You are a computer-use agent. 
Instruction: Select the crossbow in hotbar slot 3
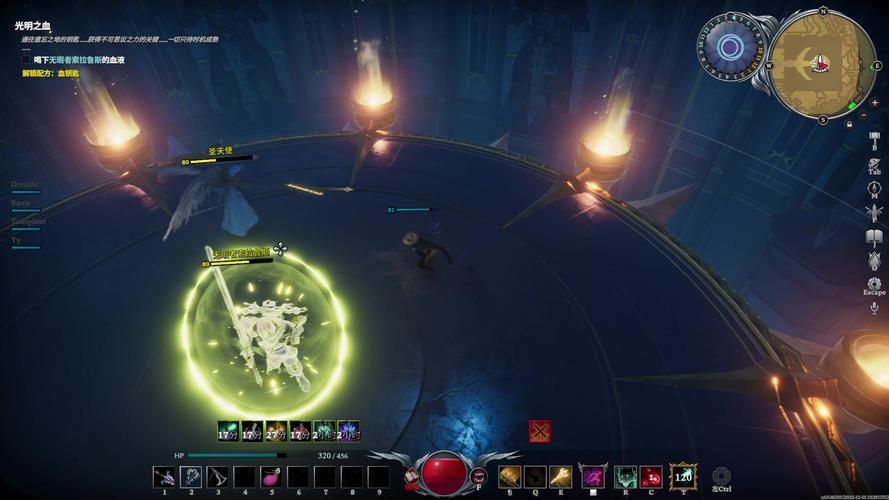(x=217, y=477)
